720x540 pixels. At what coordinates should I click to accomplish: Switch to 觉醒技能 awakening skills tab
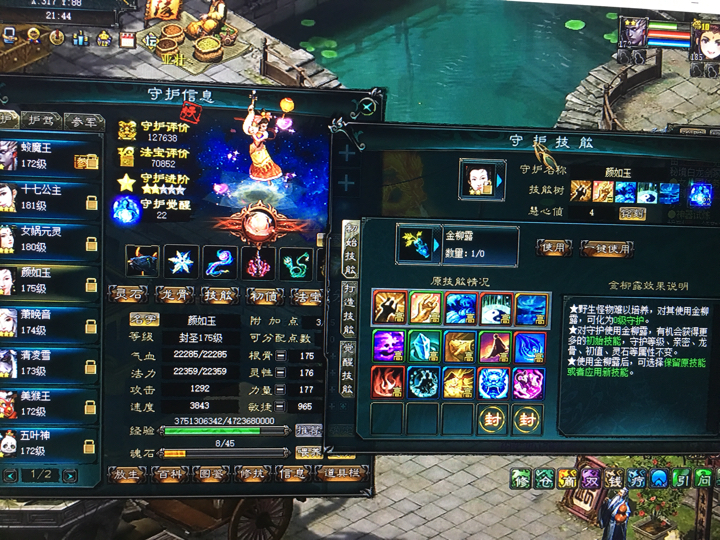pos(347,372)
